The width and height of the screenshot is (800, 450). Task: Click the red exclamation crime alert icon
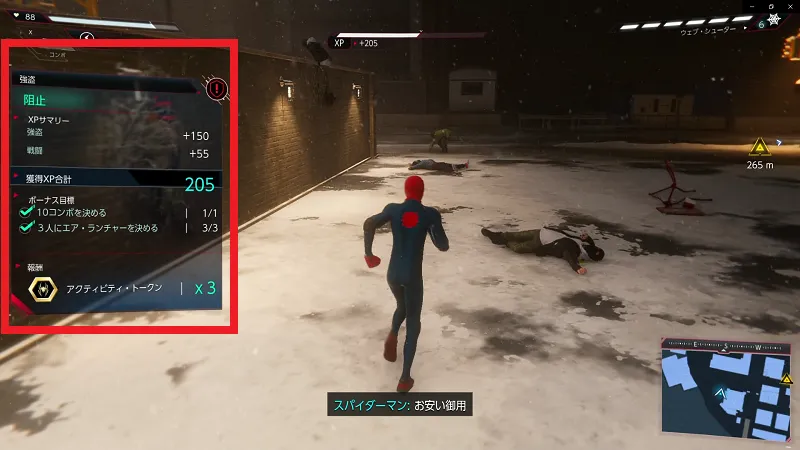click(x=216, y=90)
